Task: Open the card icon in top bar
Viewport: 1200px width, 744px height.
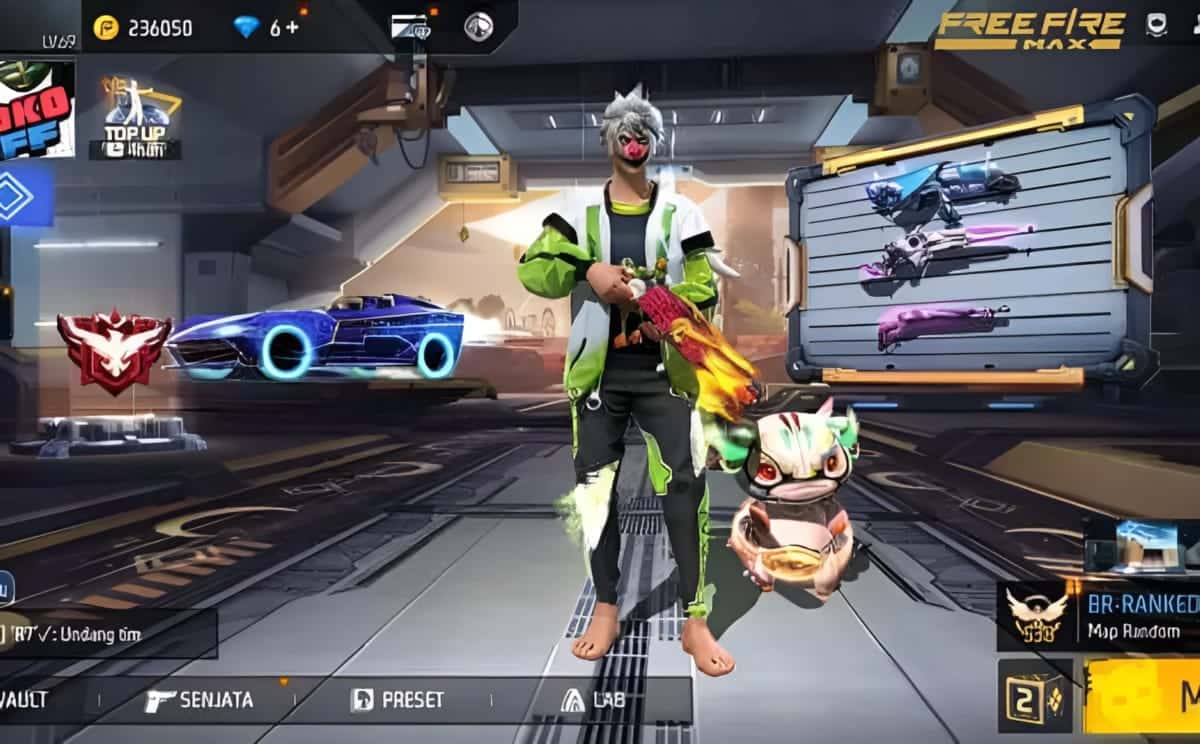Action: click(x=410, y=26)
